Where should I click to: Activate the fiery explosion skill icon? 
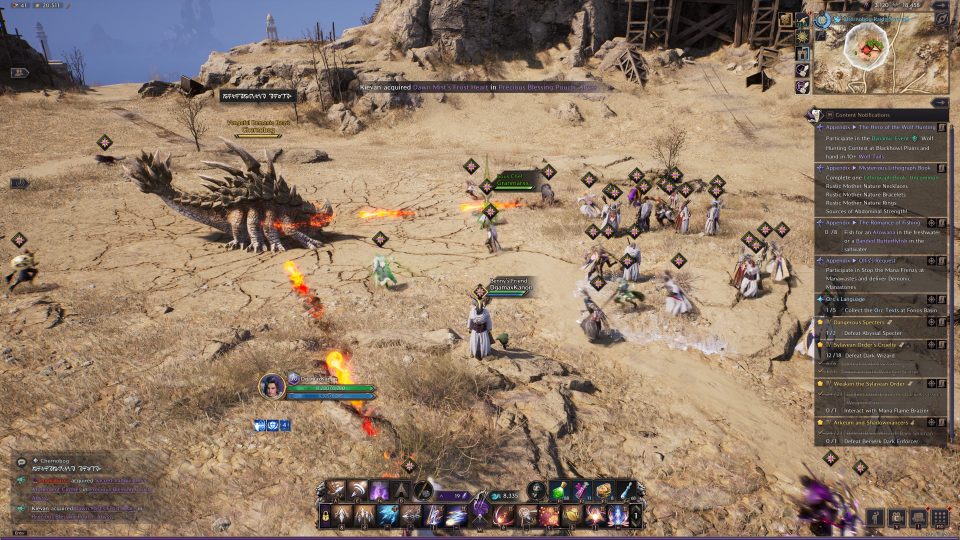point(549,516)
